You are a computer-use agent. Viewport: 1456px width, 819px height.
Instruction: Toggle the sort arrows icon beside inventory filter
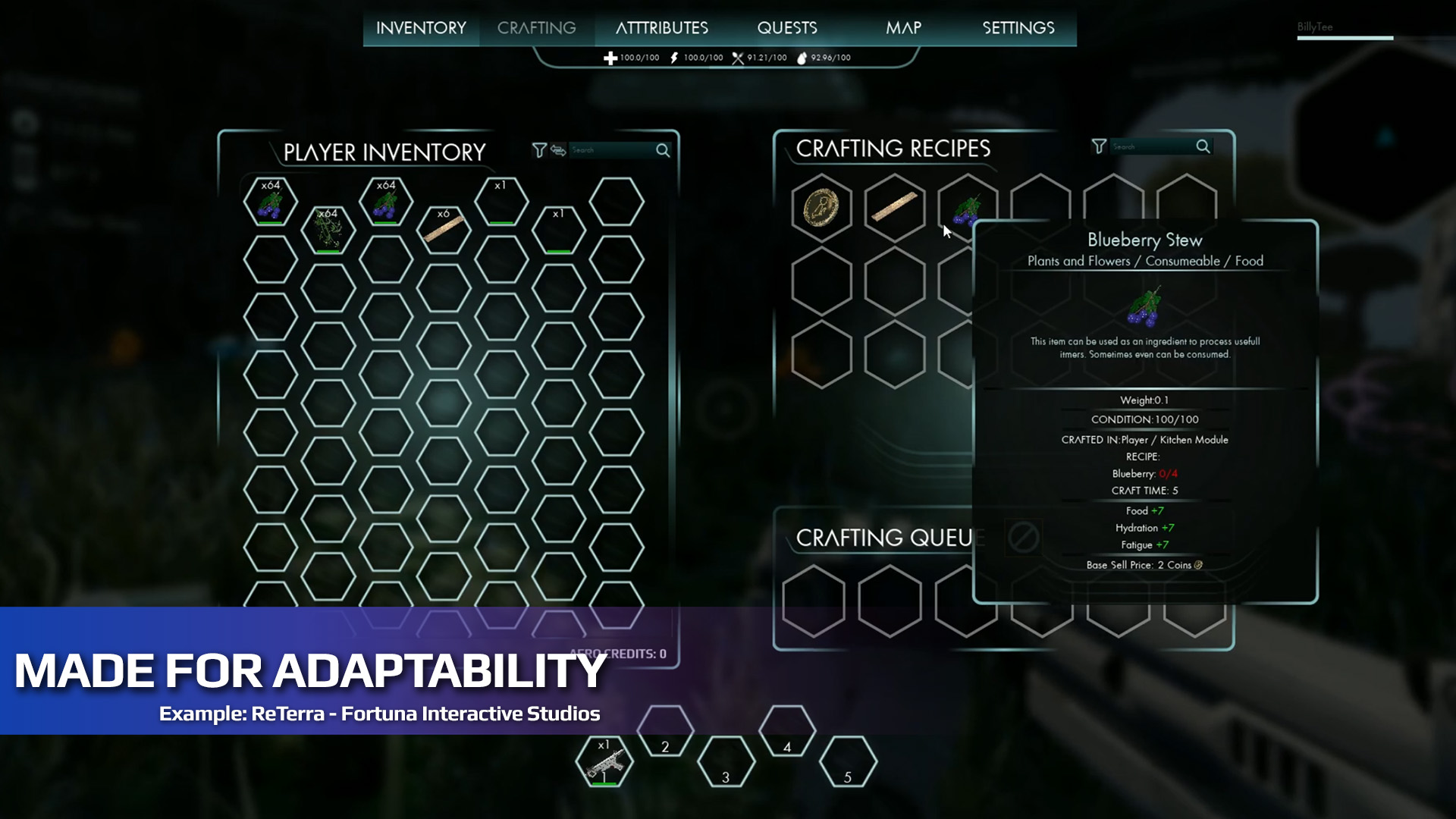point(557,151)
